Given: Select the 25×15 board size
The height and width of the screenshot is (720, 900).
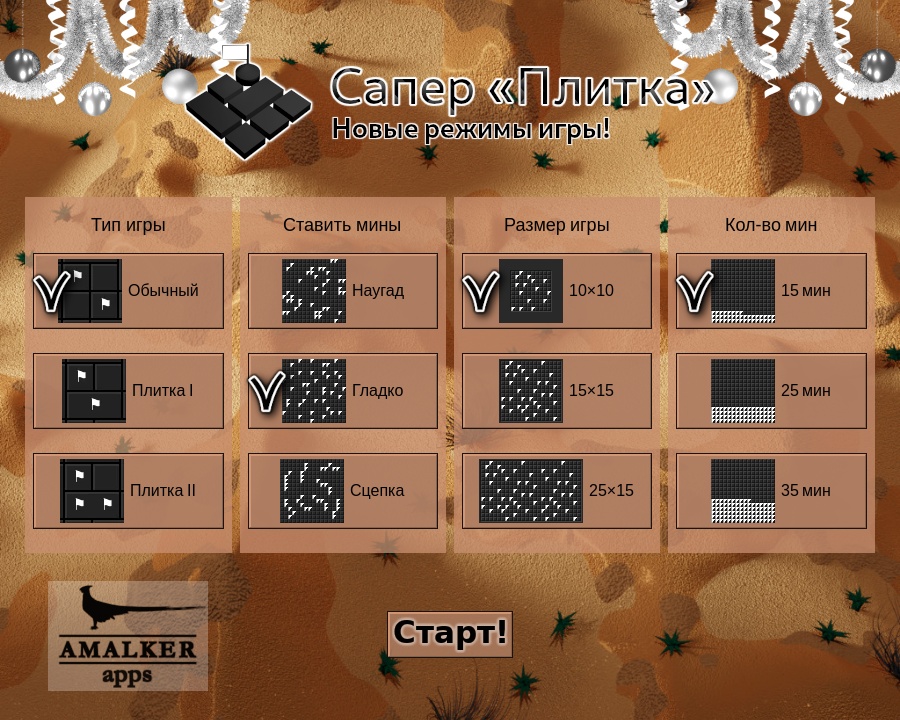Looking at the screenshot, I should (x=557, y=491).
